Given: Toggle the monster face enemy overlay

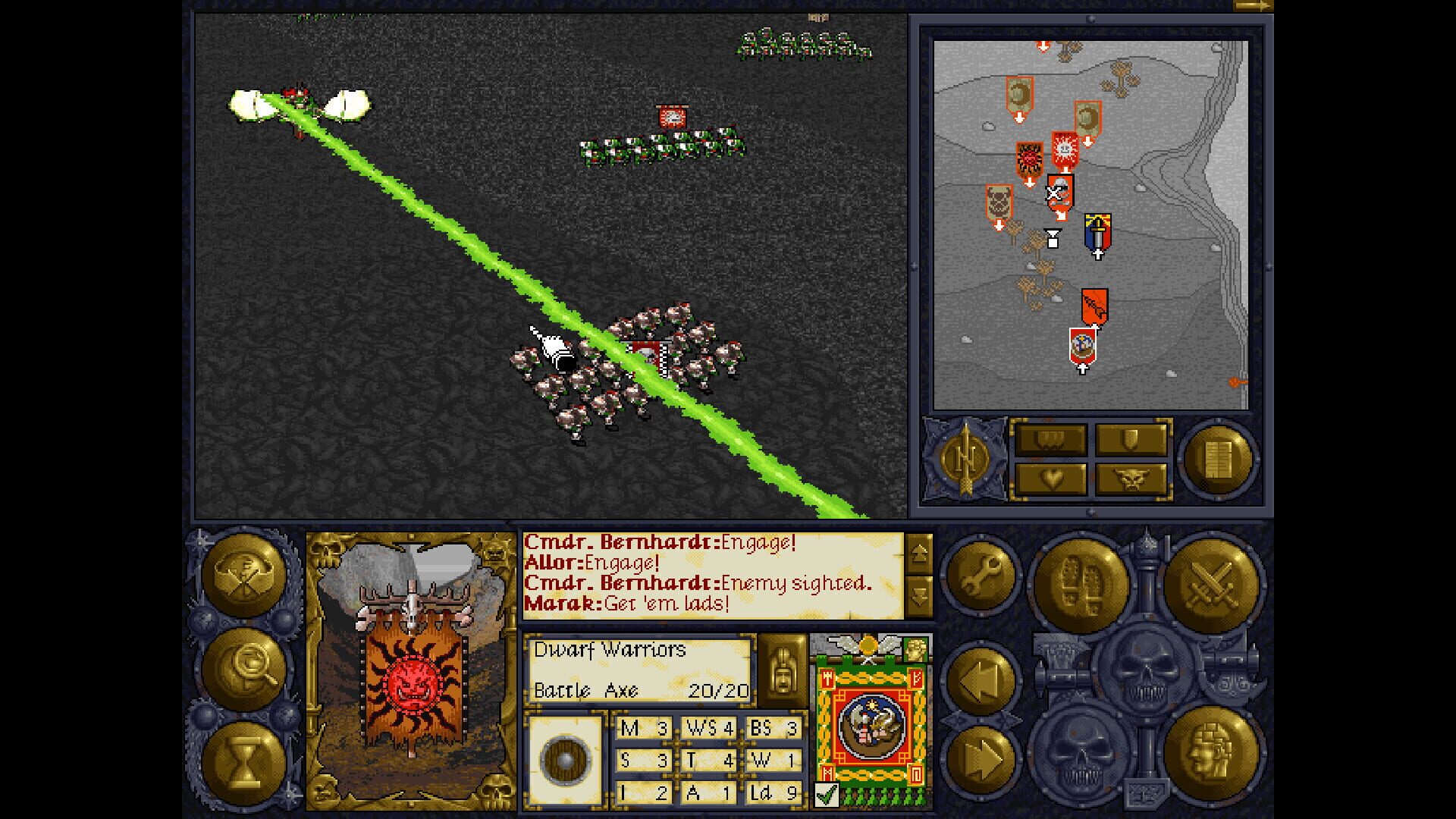Looking at the screenshot, I should coord(1130,480).
